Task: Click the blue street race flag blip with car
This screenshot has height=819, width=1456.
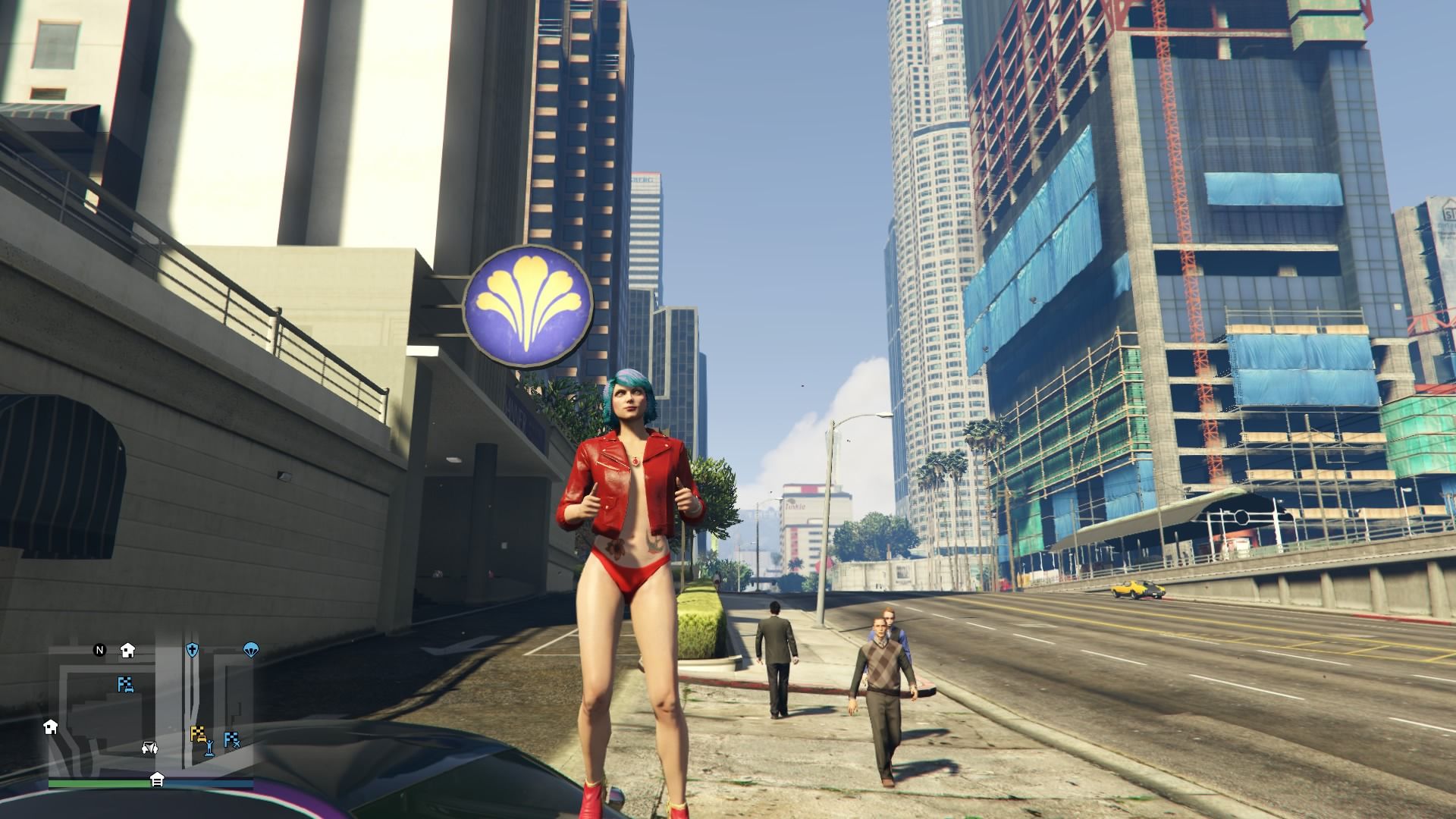Action: coord(126,685)
